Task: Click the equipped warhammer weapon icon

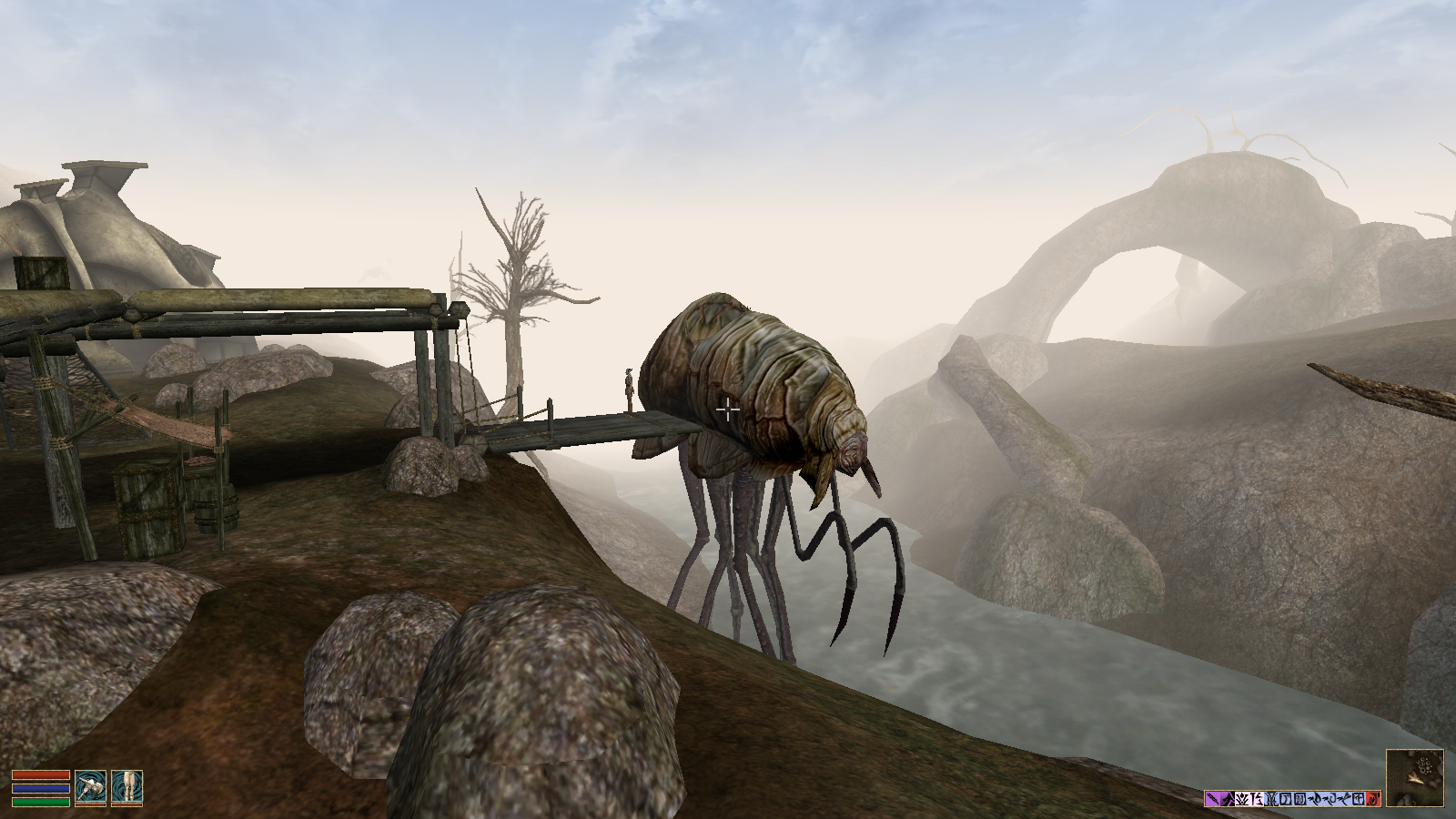Action: 91,786
